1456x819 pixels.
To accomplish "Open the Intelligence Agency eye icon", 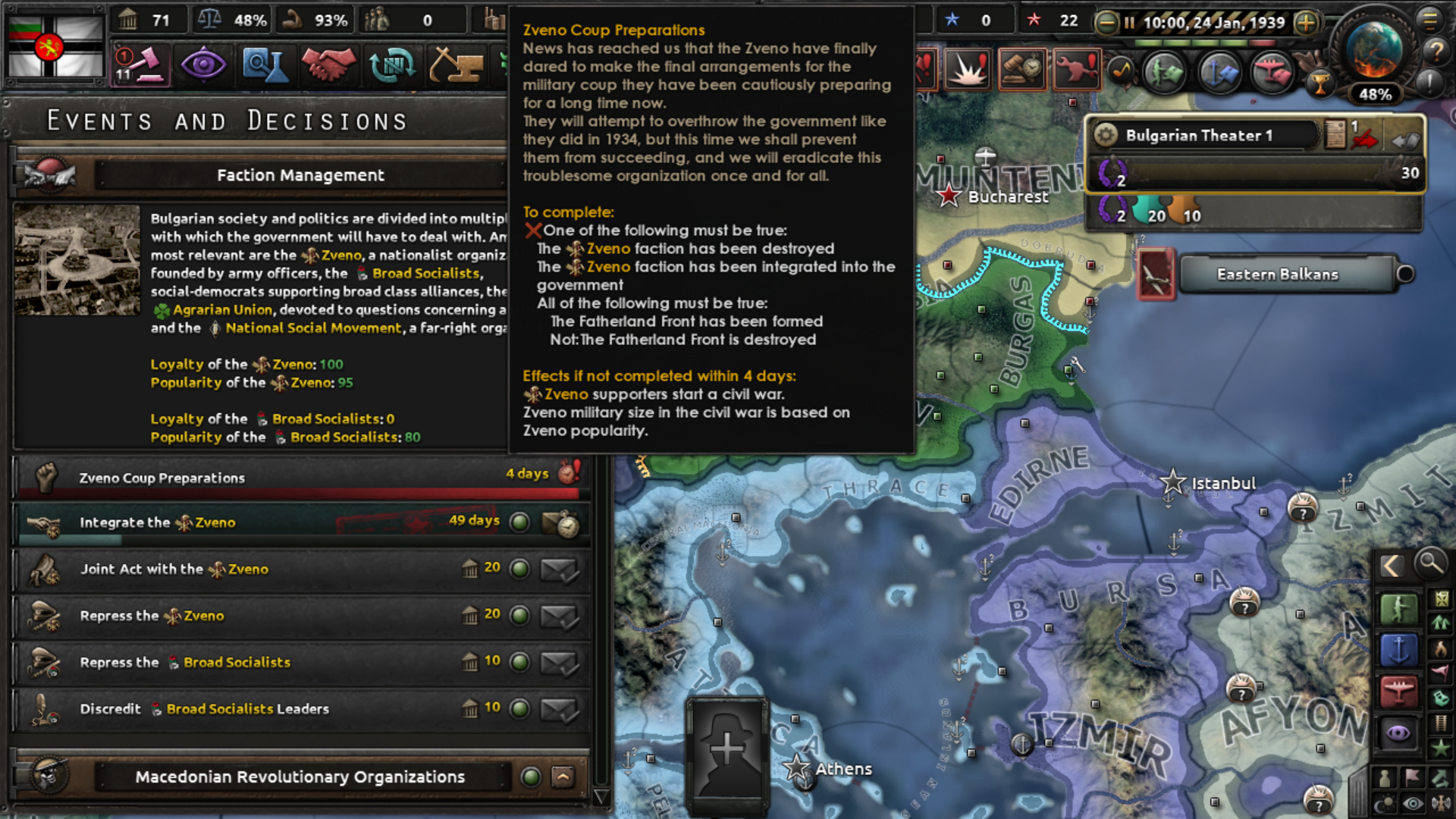I will coord(203,65).
